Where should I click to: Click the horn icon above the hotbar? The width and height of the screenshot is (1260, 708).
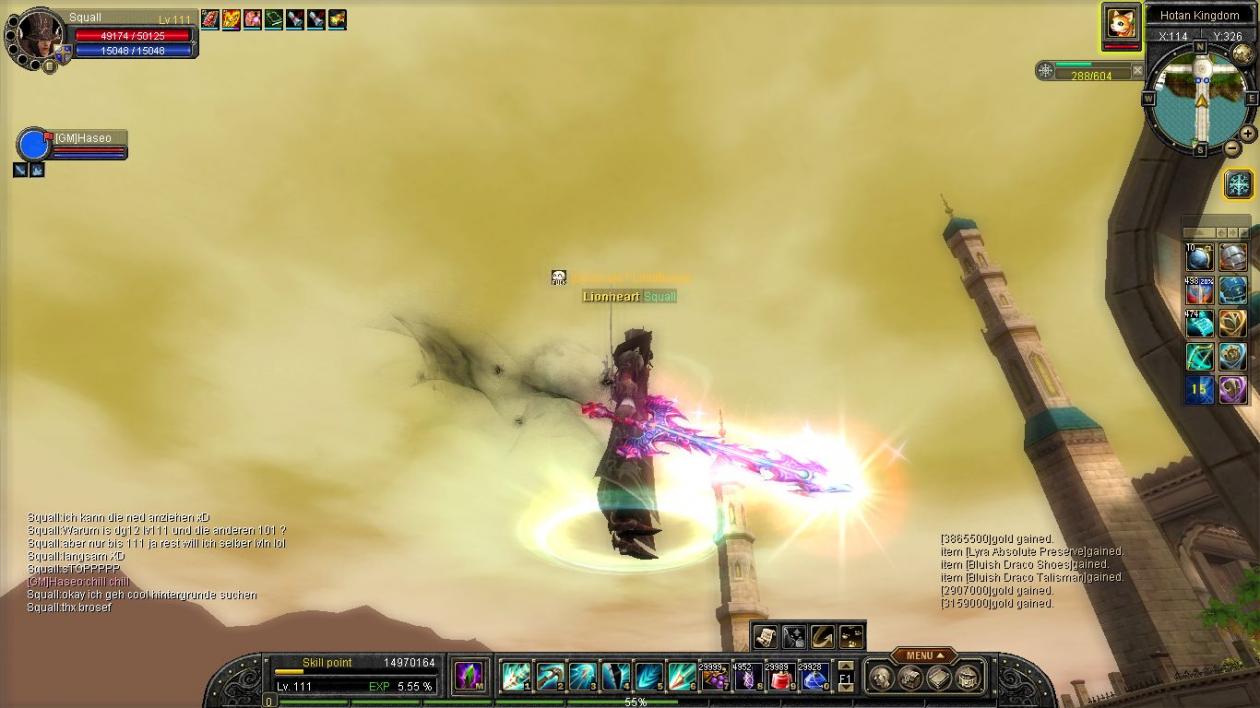point(823,636)
